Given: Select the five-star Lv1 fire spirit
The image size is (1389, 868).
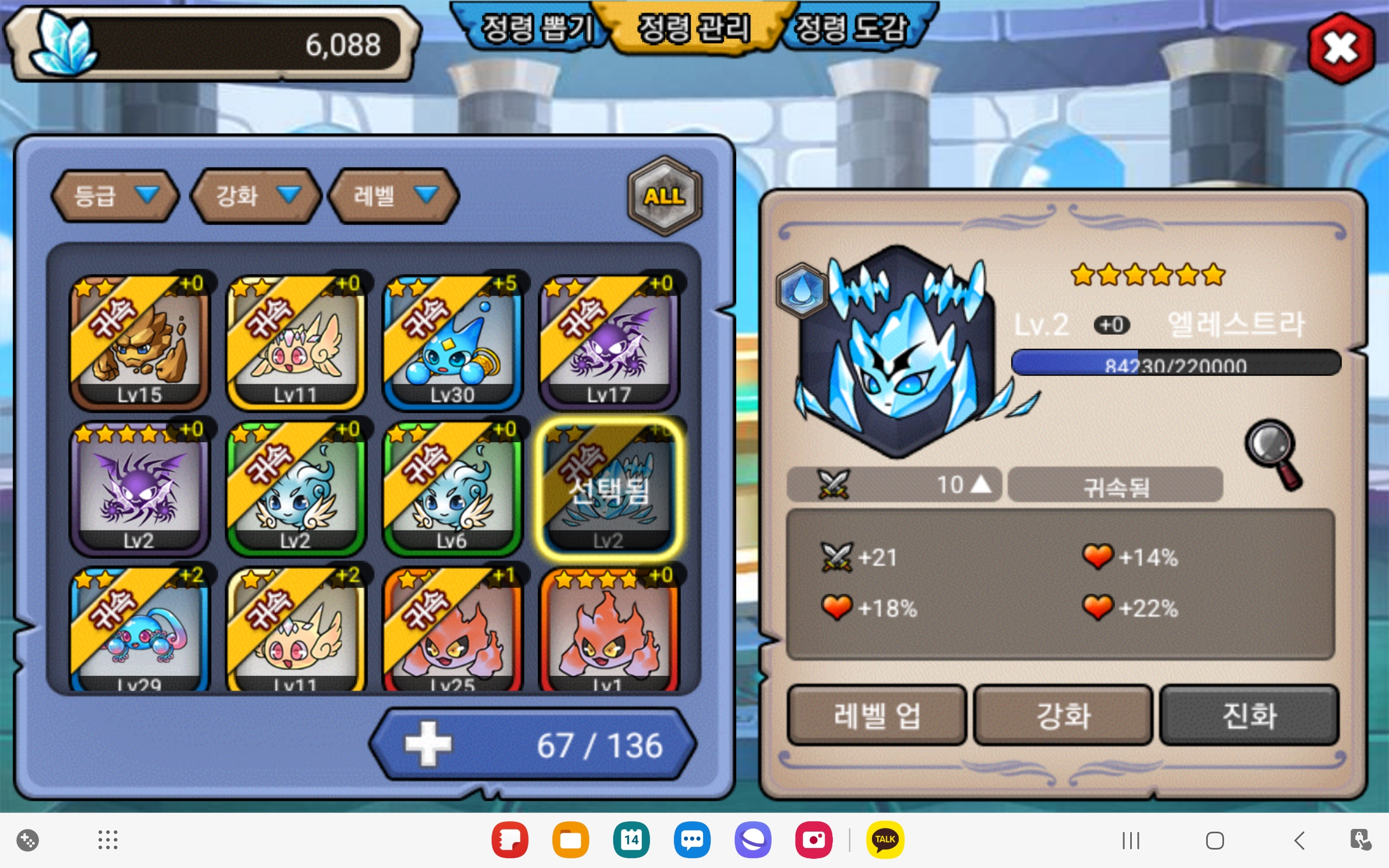Looking at the screenshot, I should (609, 630).
